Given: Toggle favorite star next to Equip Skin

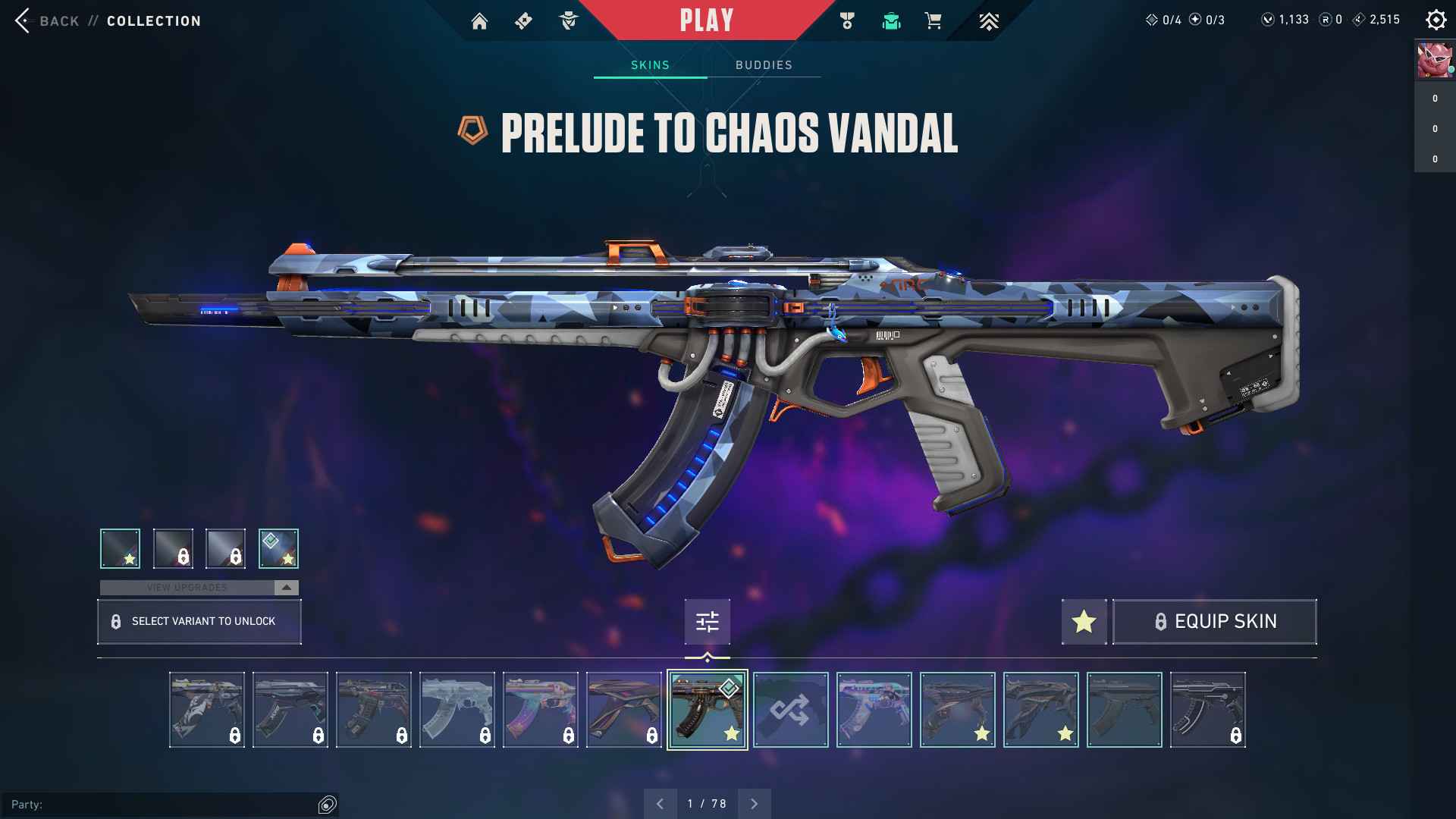Looking at the screenshot, I should [x=1084, y=622].
